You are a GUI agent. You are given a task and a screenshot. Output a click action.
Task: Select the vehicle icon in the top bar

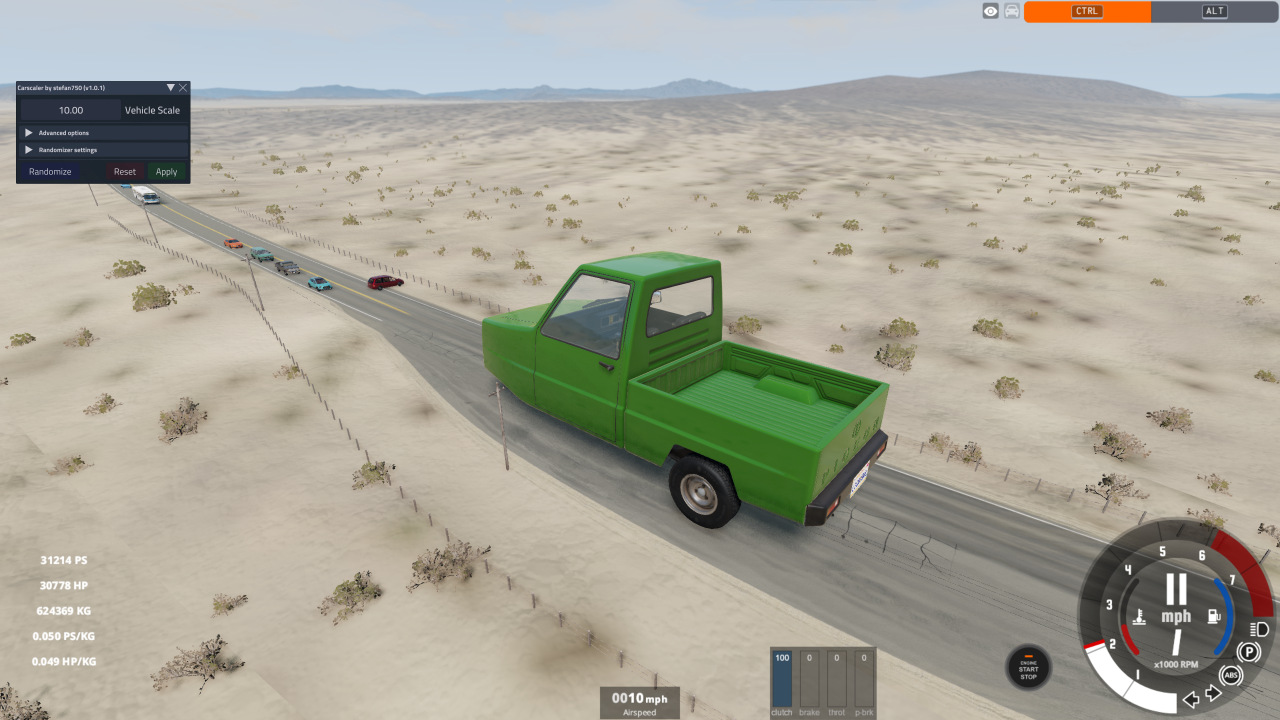pyautogui.click(x=1011, y=10)
